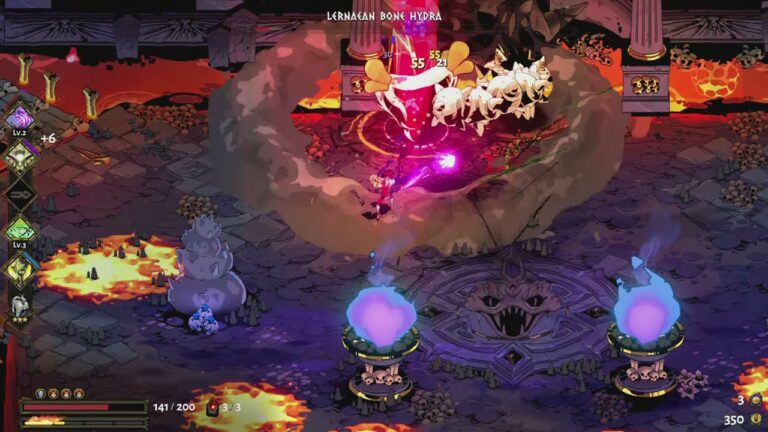Open the yellow boon icon with blue edge
Screen dimensions: 768x432
20,269
